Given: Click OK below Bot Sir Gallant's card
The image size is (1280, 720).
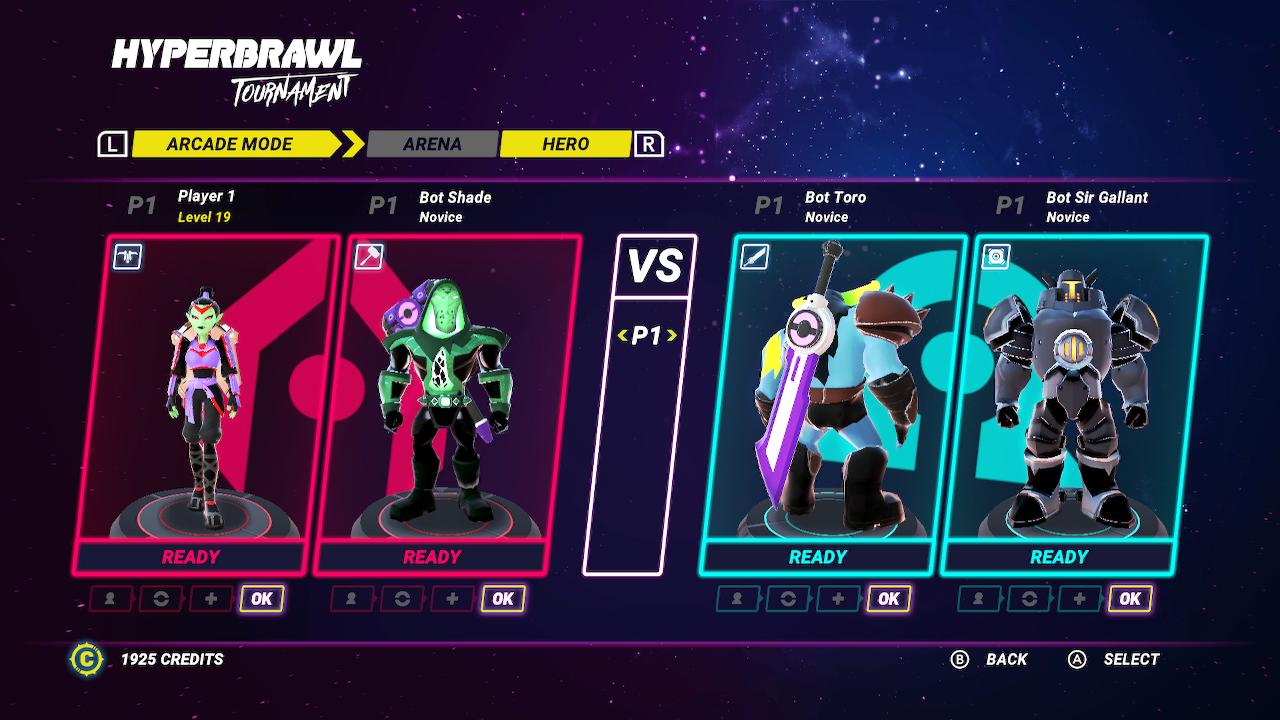Looking at the screenshot, I should coord(1130,599).
